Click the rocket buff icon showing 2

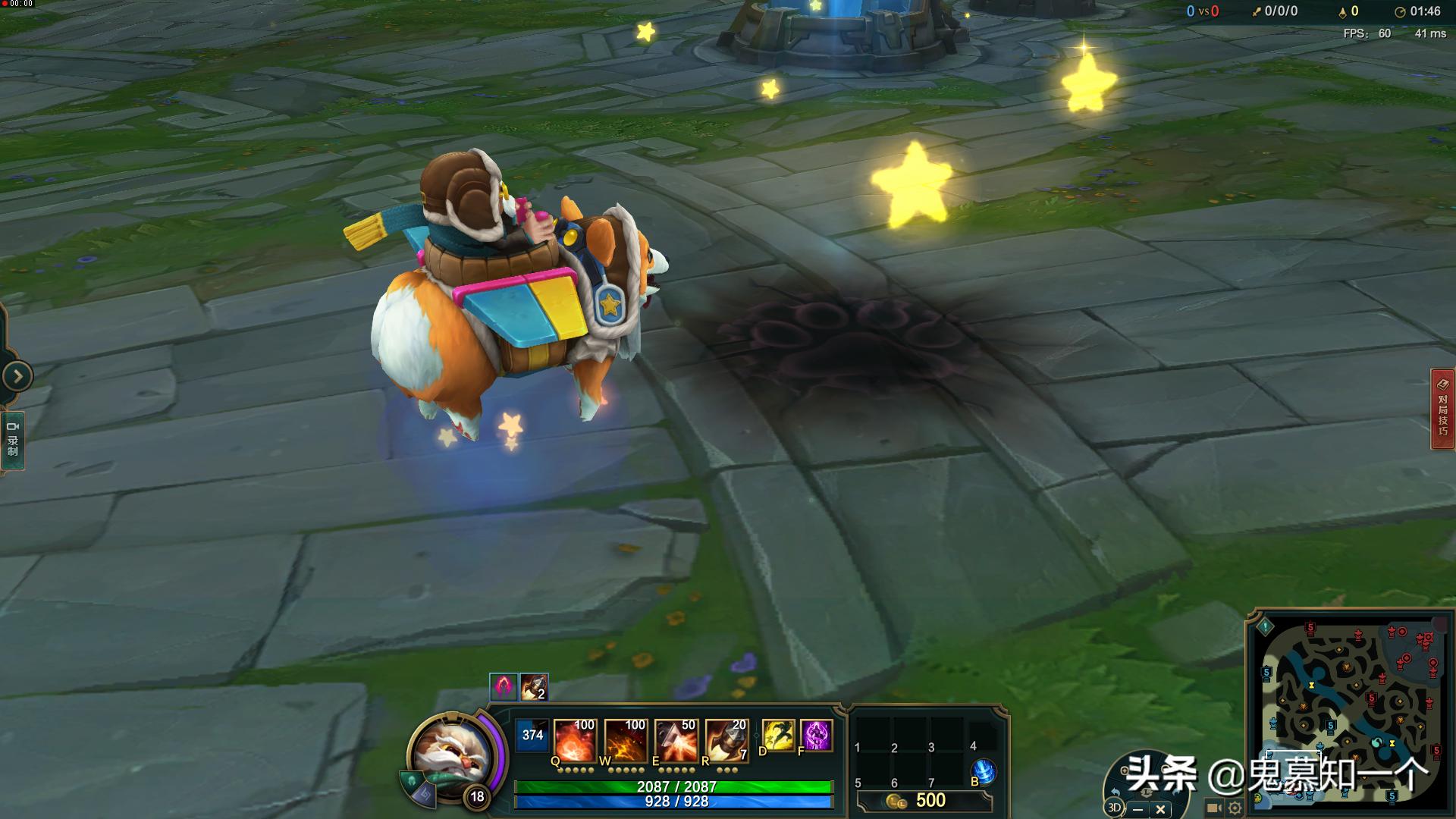tap(534, 687)
